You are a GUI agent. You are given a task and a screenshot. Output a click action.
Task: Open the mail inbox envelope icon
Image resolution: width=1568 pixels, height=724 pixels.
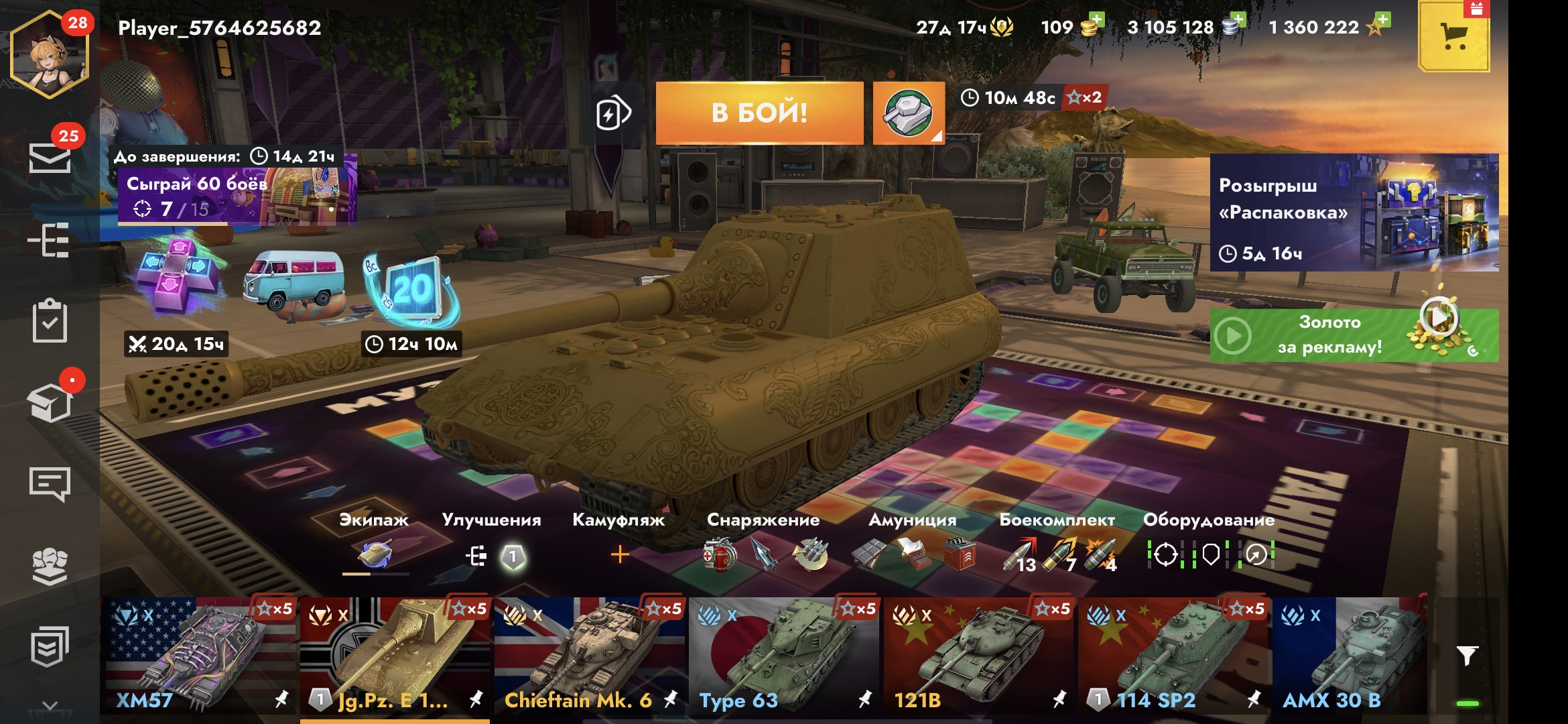click(x=50, y=158)
